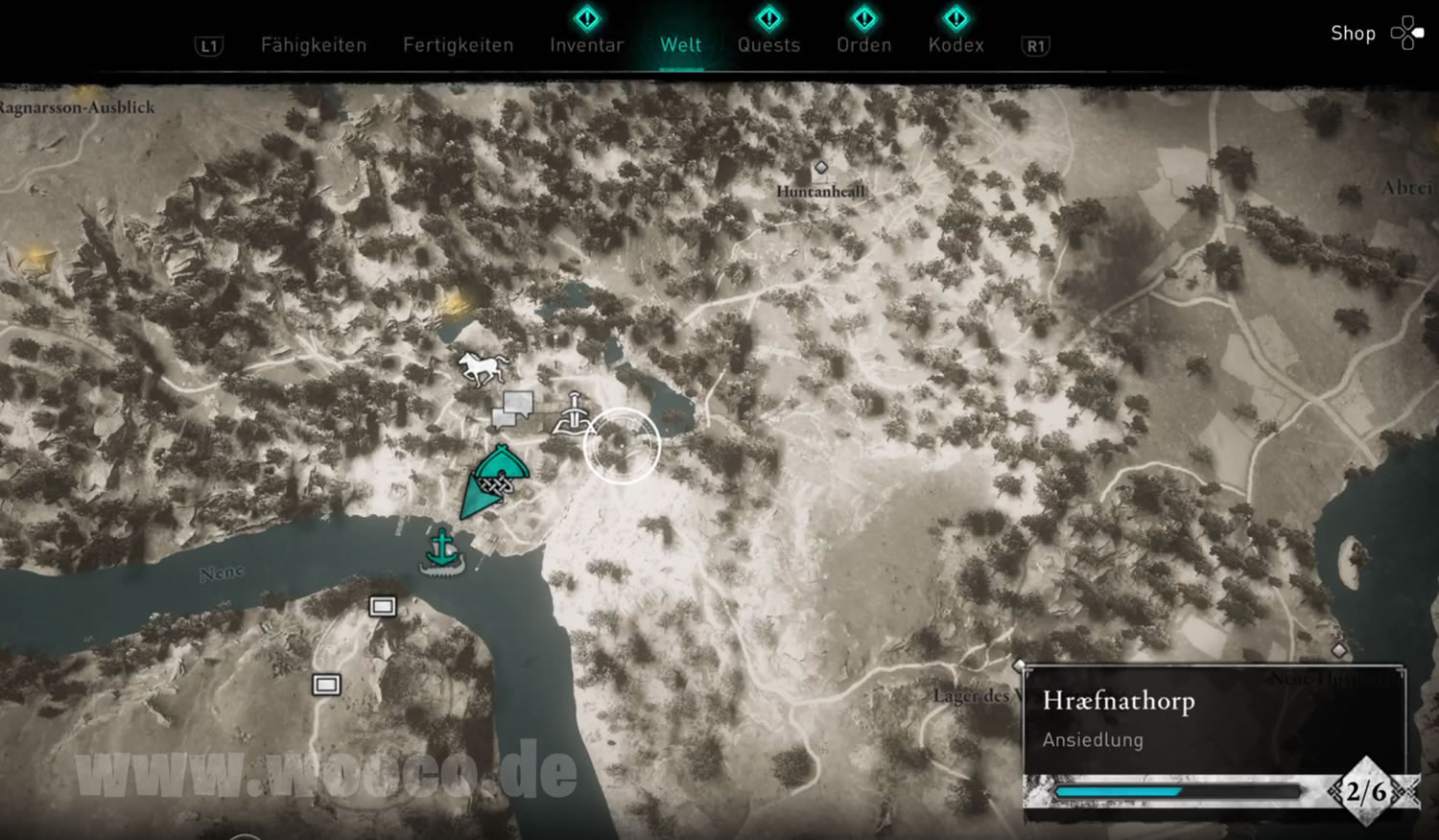This screenshot has width=1439, height=840.
Task: Open the Fertigkeiten tab
Action: [458, 45]
